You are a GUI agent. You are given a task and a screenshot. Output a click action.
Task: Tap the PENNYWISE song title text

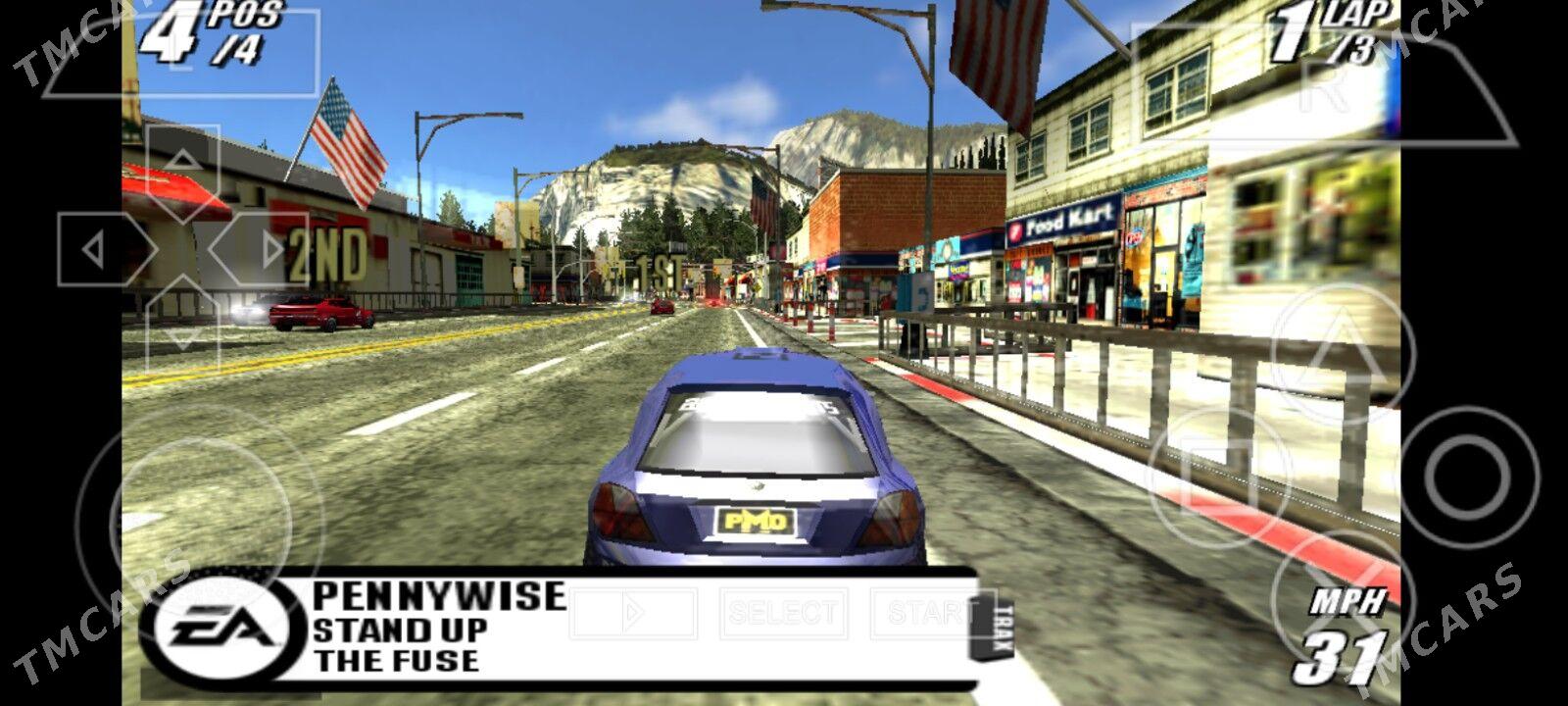[x=441, y=595]
